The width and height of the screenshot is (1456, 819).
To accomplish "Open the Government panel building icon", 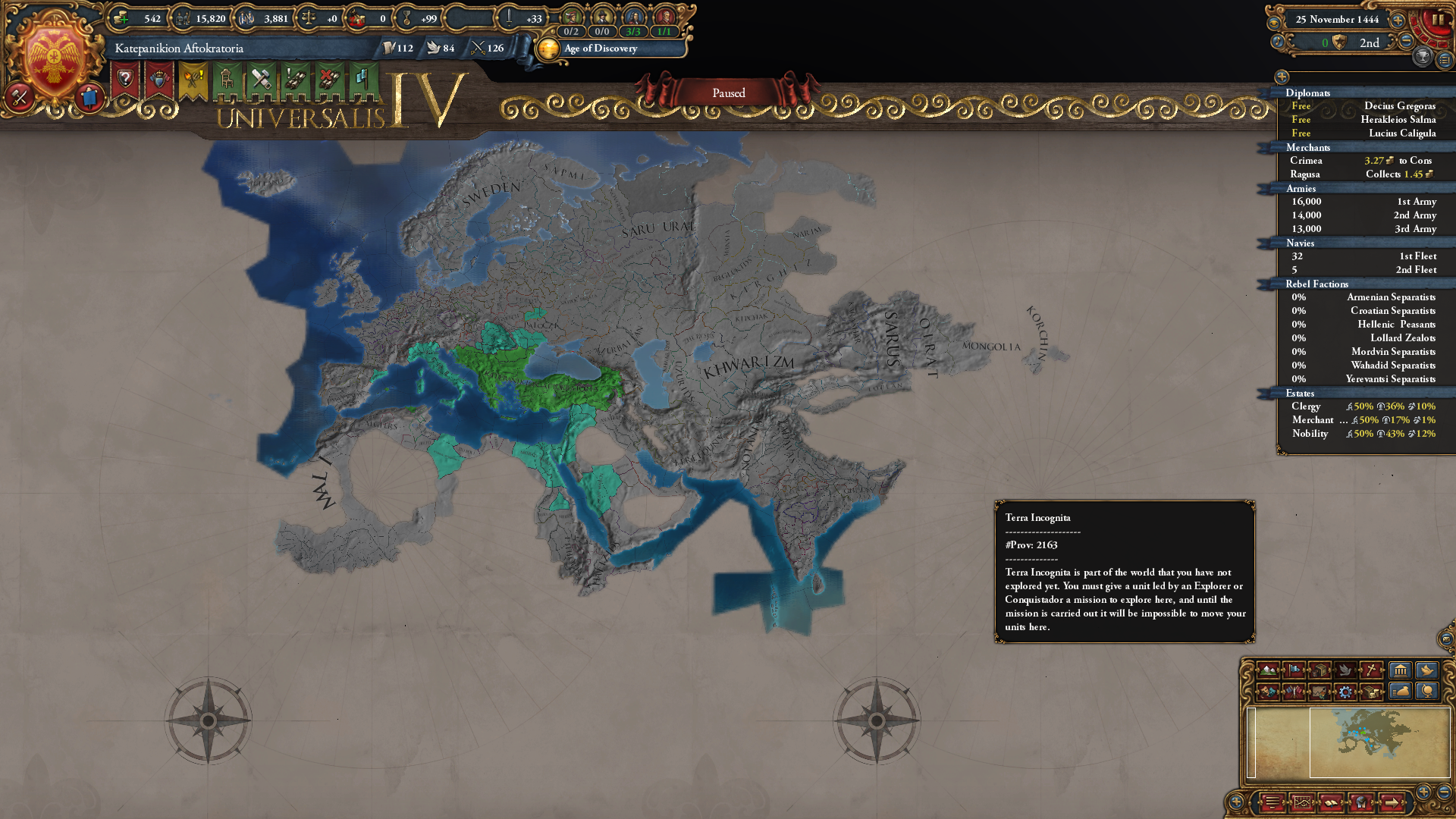I will [1400, 670].
